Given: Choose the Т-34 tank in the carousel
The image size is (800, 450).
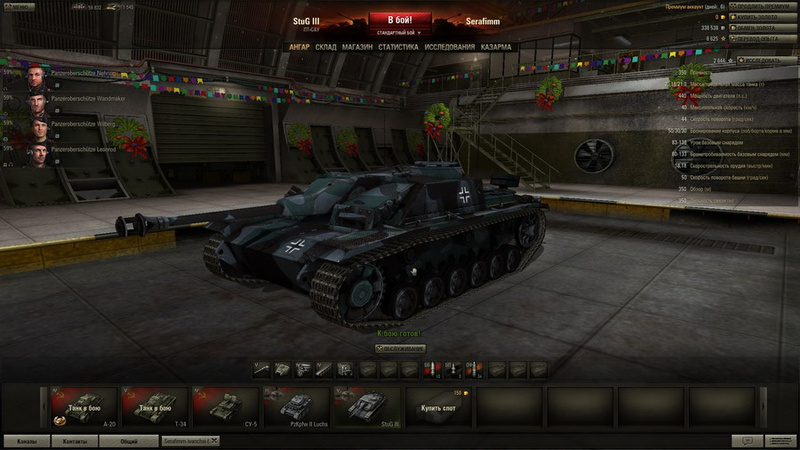Looking at the screenshot, I should coord(154,407).
